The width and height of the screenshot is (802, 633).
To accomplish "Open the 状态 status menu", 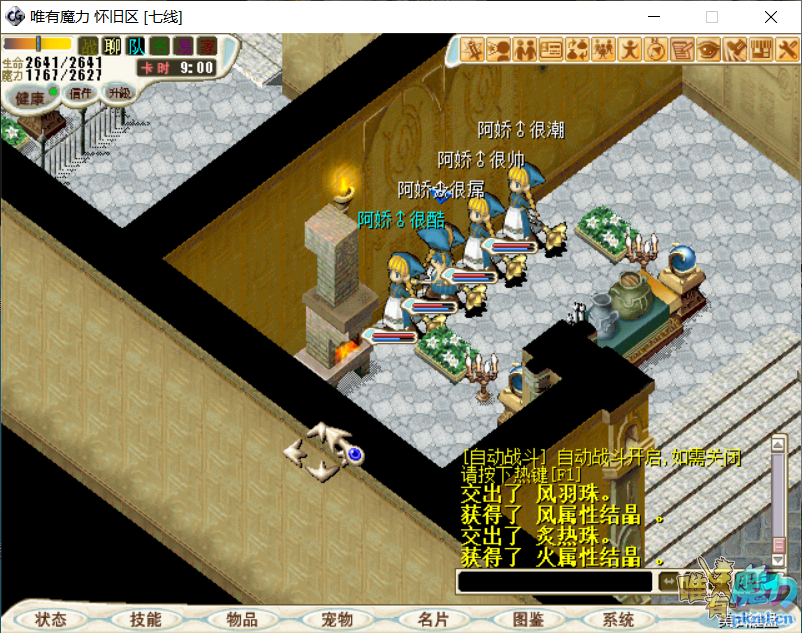I will [51, 619].
